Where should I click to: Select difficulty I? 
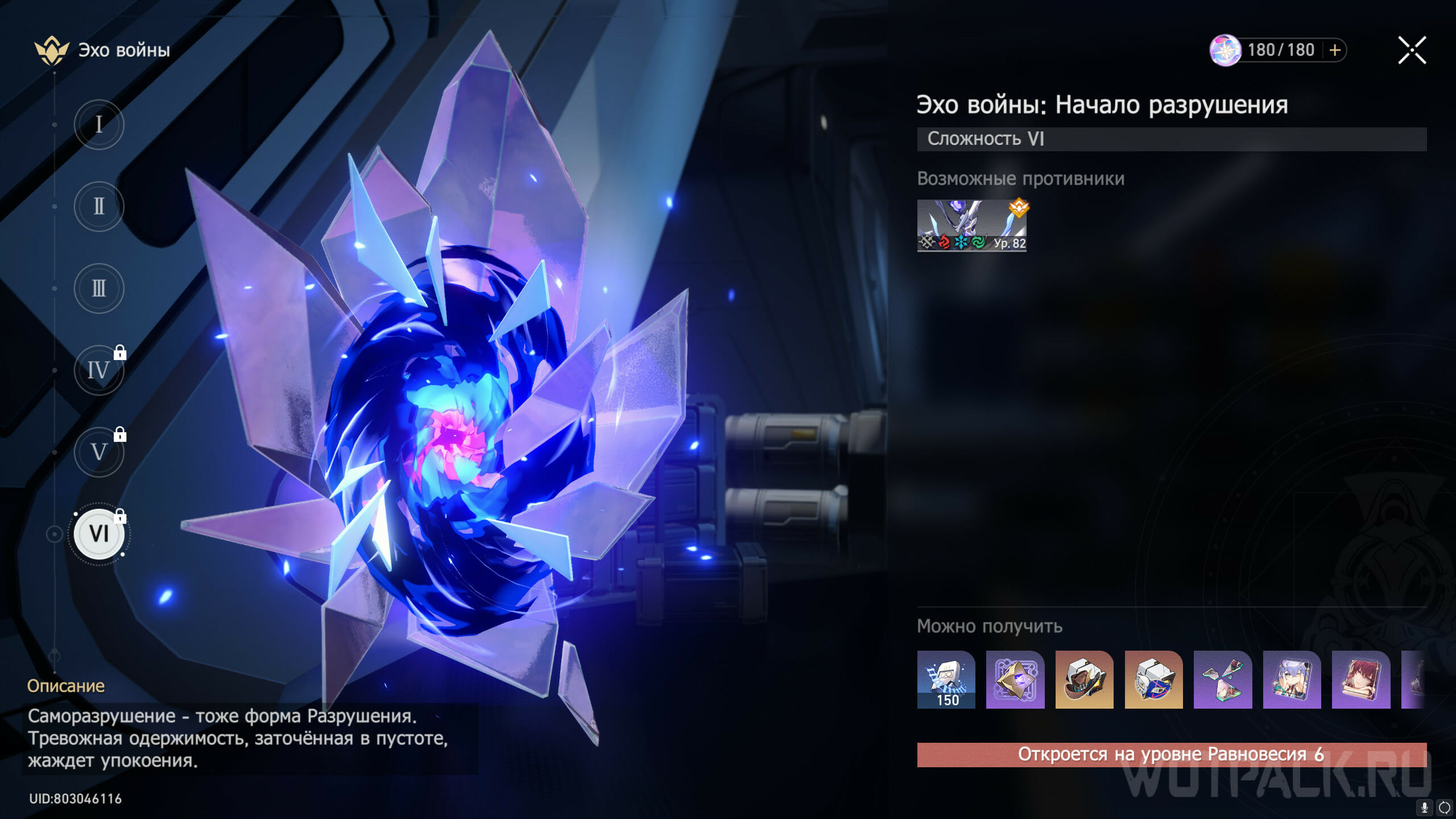99,125
